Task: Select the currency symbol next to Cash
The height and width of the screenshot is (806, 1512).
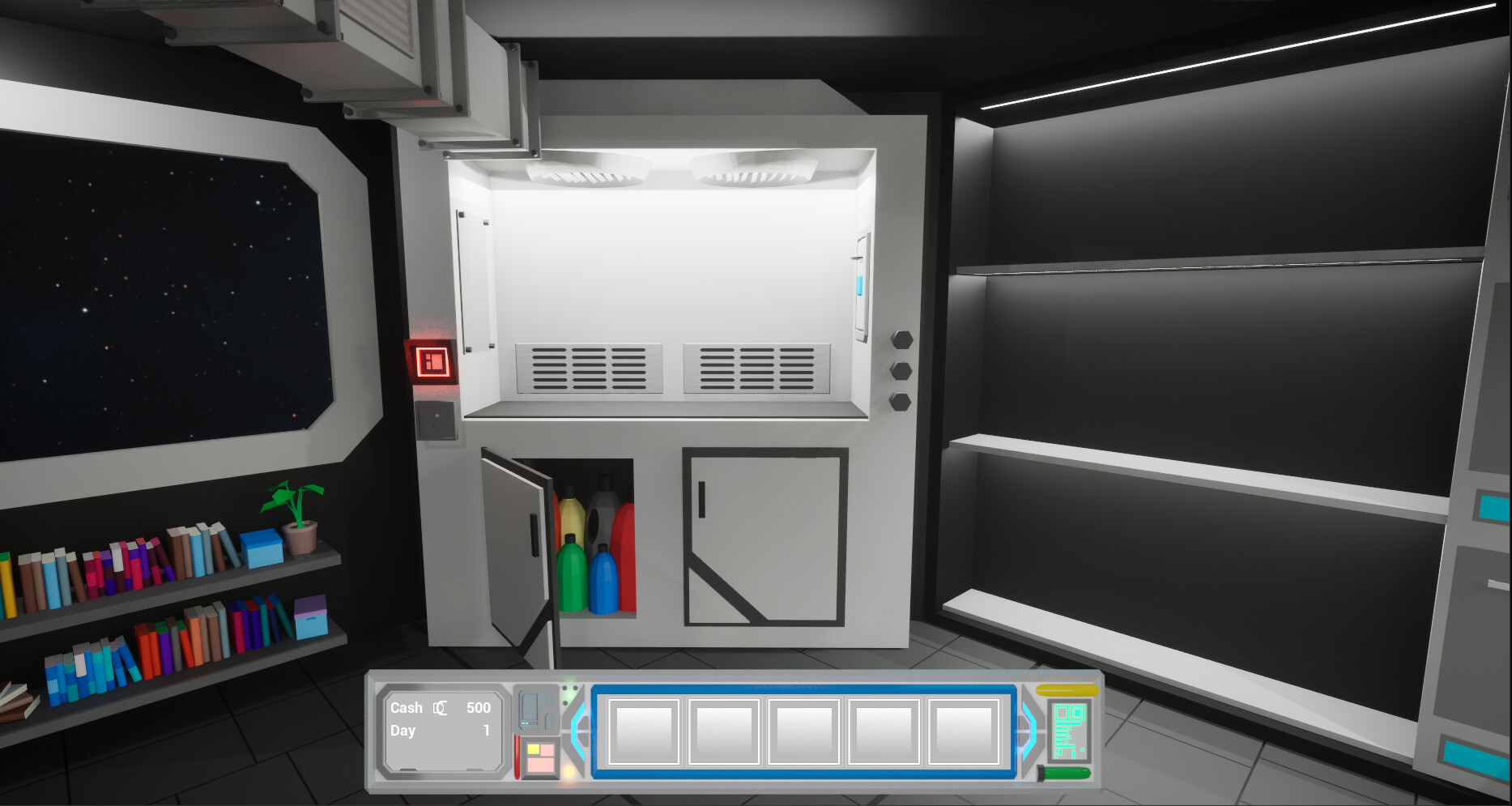Action: (441, 708)
